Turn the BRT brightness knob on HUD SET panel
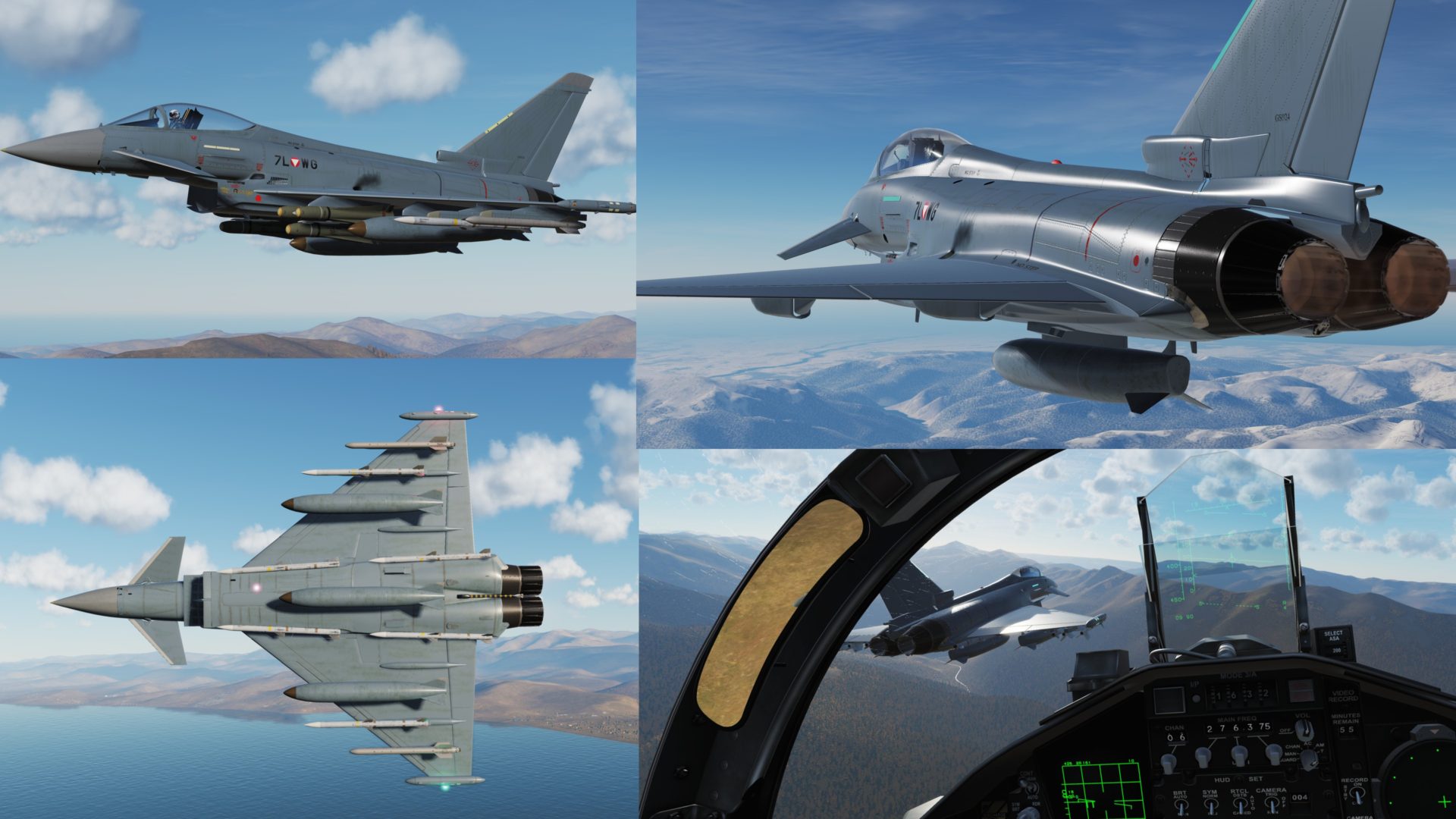The height and width of the screenshot is (819, 1456). [1181, 804]
